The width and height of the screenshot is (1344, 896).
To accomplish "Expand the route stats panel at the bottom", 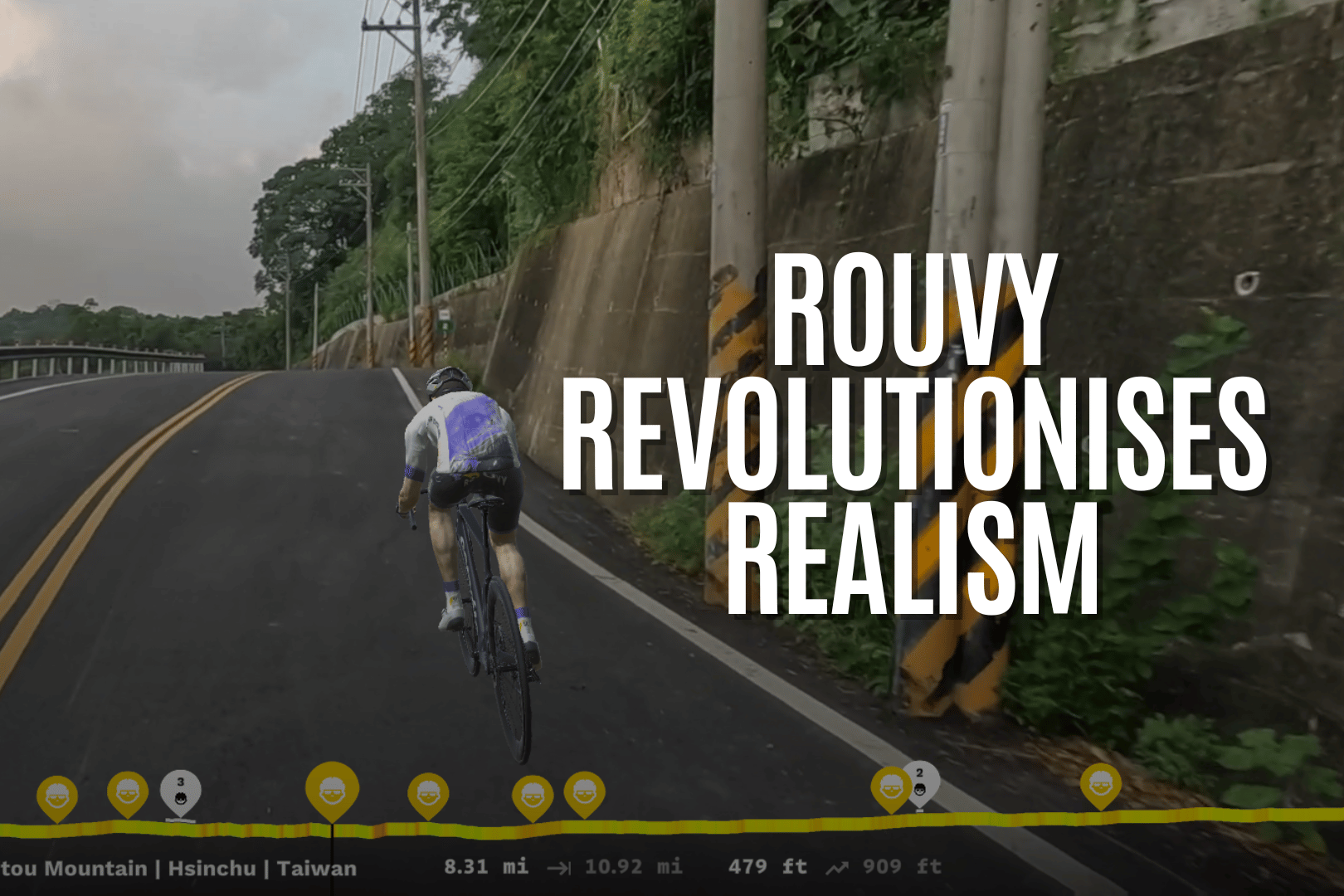I will (672, 867).
